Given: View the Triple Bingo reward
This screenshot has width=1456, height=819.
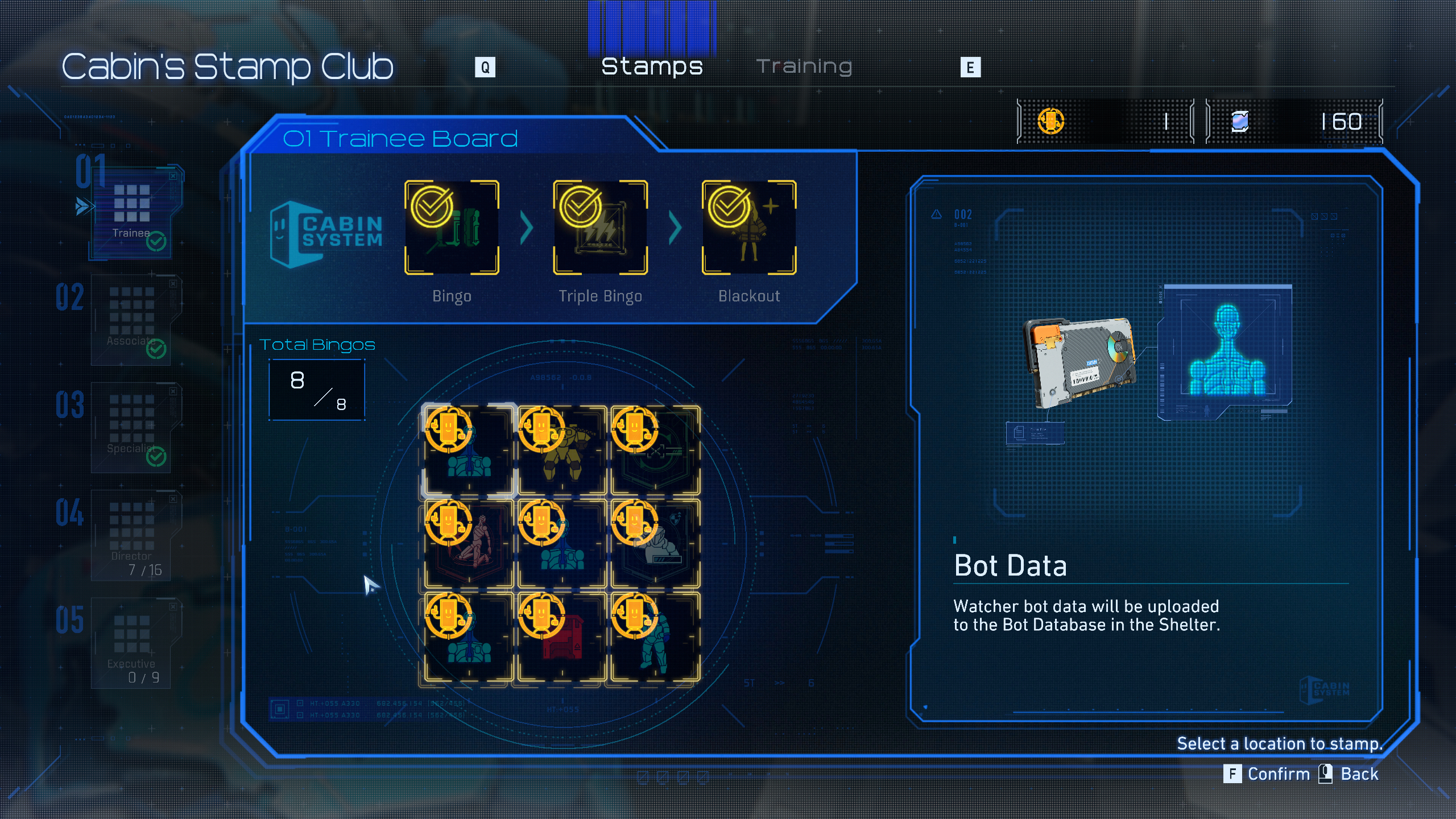Looking at the screenshot, I should point(600,227).
